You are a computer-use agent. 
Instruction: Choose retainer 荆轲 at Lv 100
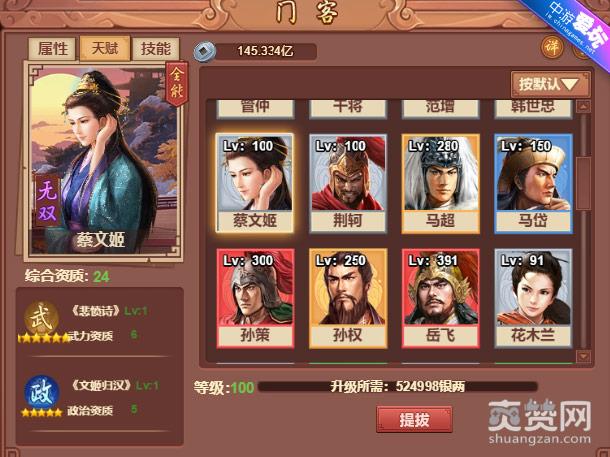(347, 184)
